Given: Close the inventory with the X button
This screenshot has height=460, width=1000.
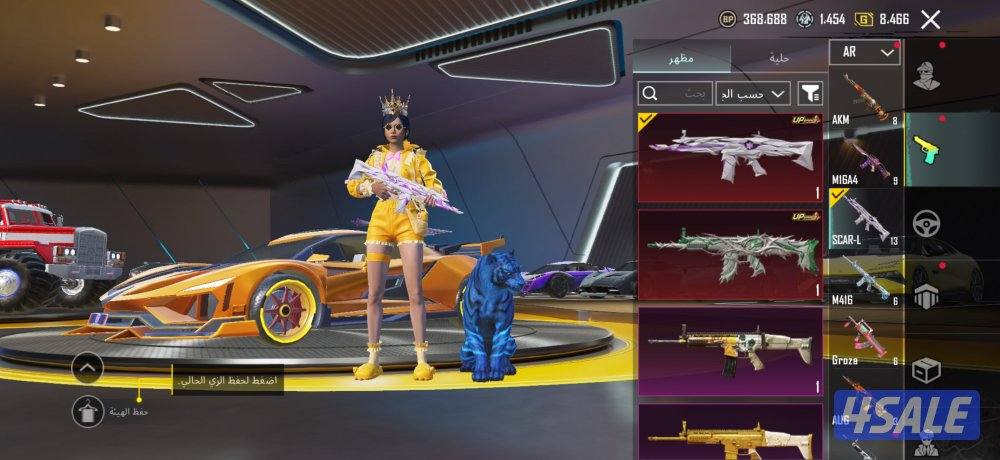Looking at the screenshot, I should tap(930, 19).
